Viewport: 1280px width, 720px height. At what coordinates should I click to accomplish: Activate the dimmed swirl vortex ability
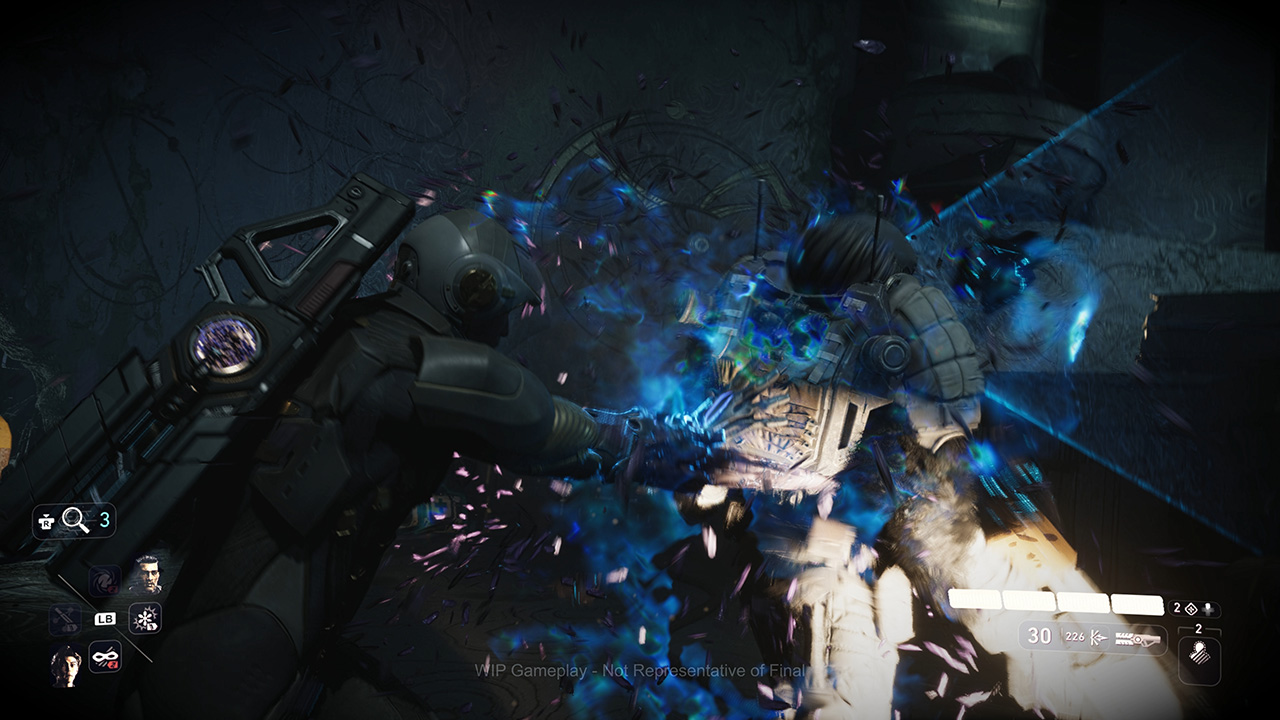(x=105, y=580)
